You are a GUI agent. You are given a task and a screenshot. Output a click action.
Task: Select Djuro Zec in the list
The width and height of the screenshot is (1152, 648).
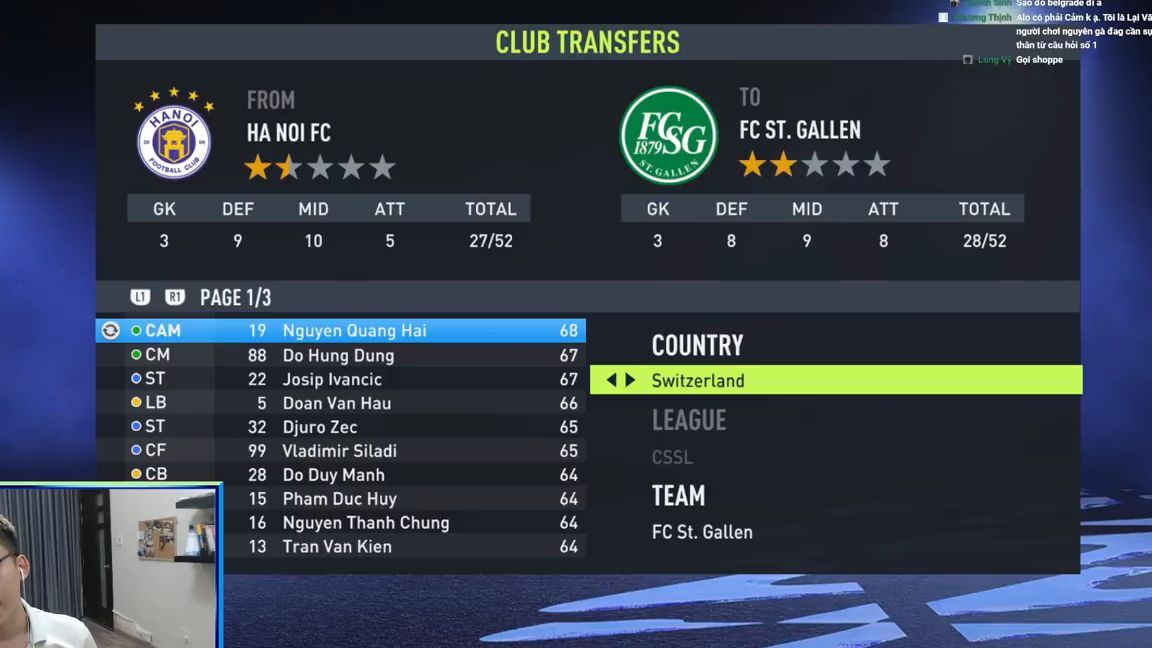(x=319, y=427)
